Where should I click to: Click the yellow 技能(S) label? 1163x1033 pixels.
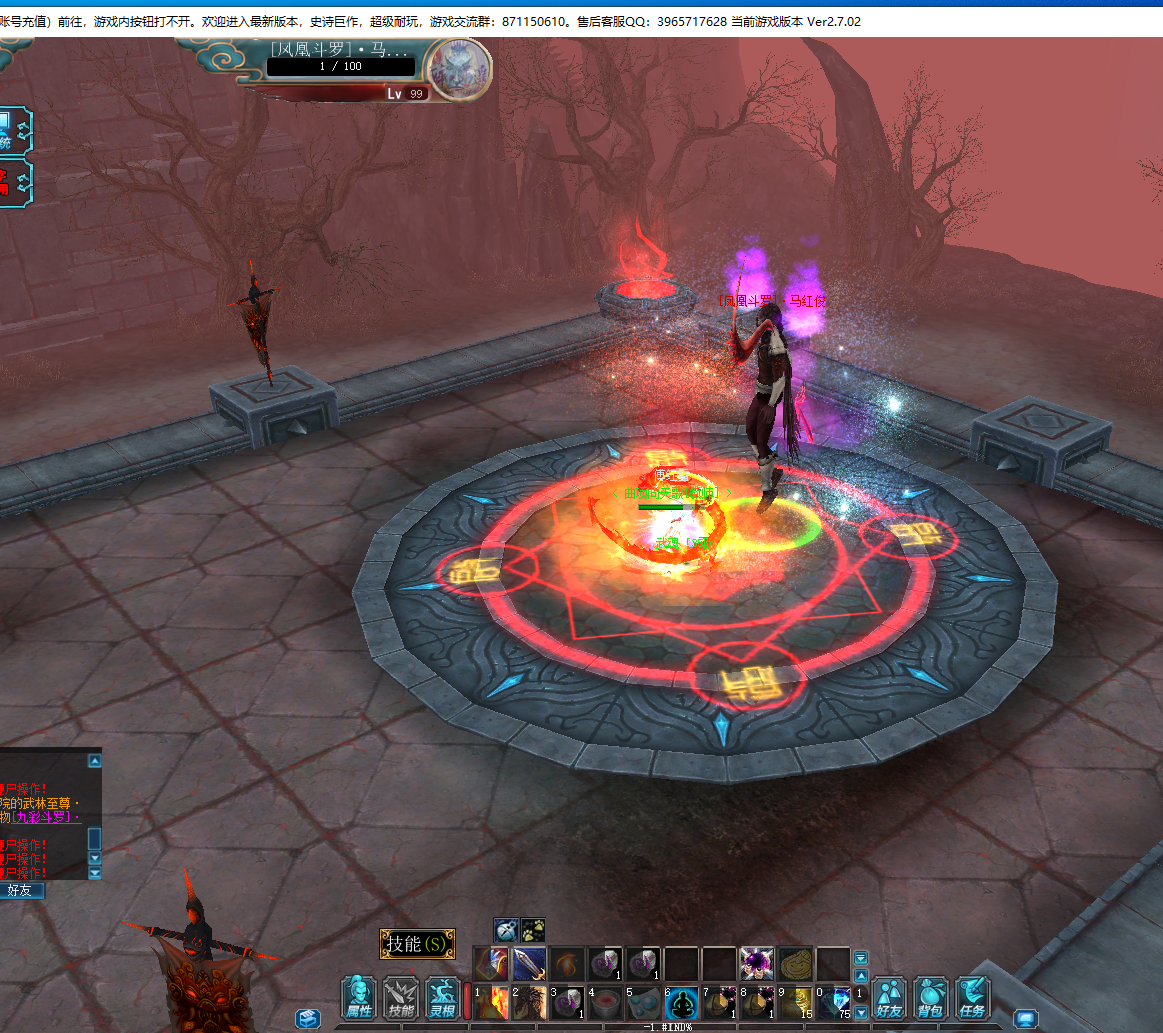(x=417, y=944)
